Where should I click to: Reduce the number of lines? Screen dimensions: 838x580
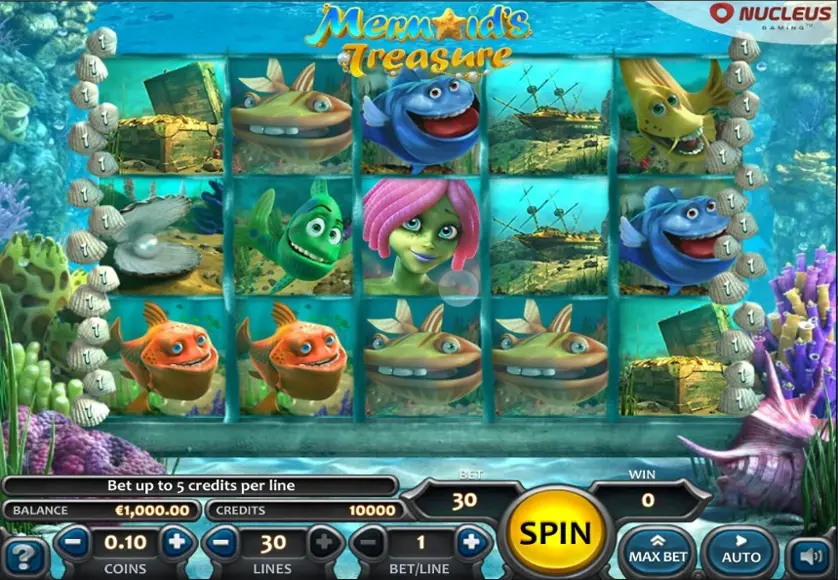point(222,543)
